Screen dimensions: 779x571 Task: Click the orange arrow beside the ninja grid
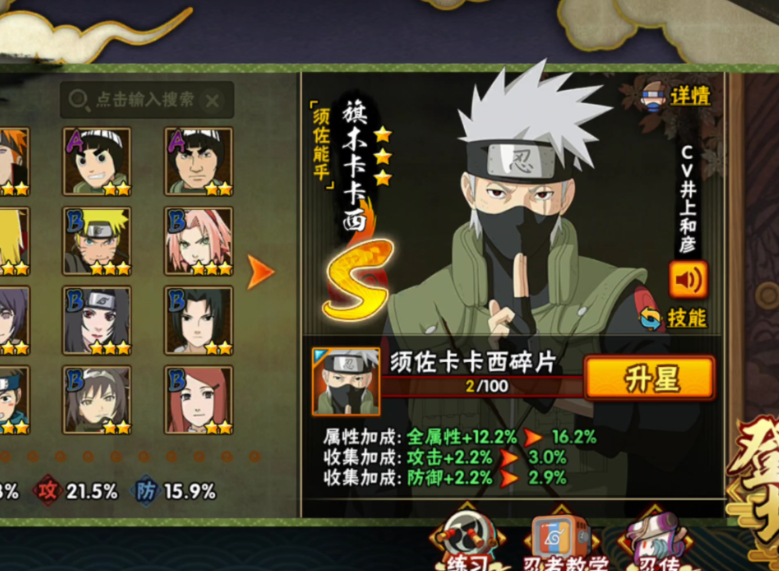pos(260,272)
